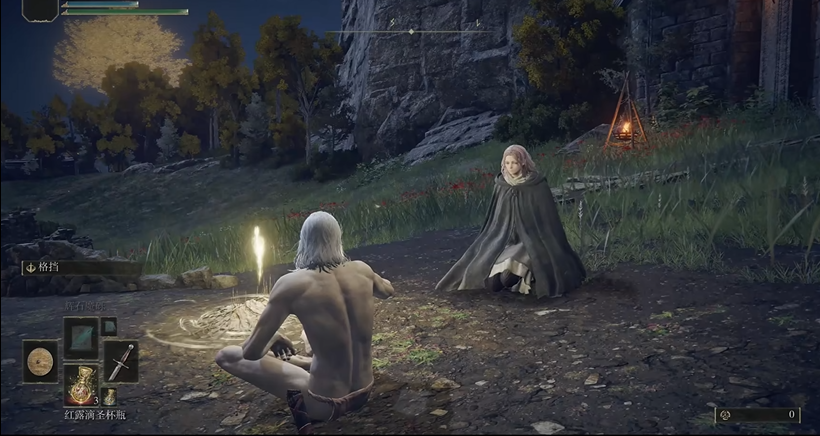Image resolution: width=820 pixels, height=436 pixels.
Task: Click the small next-spell preview icon
Action: 109,326
